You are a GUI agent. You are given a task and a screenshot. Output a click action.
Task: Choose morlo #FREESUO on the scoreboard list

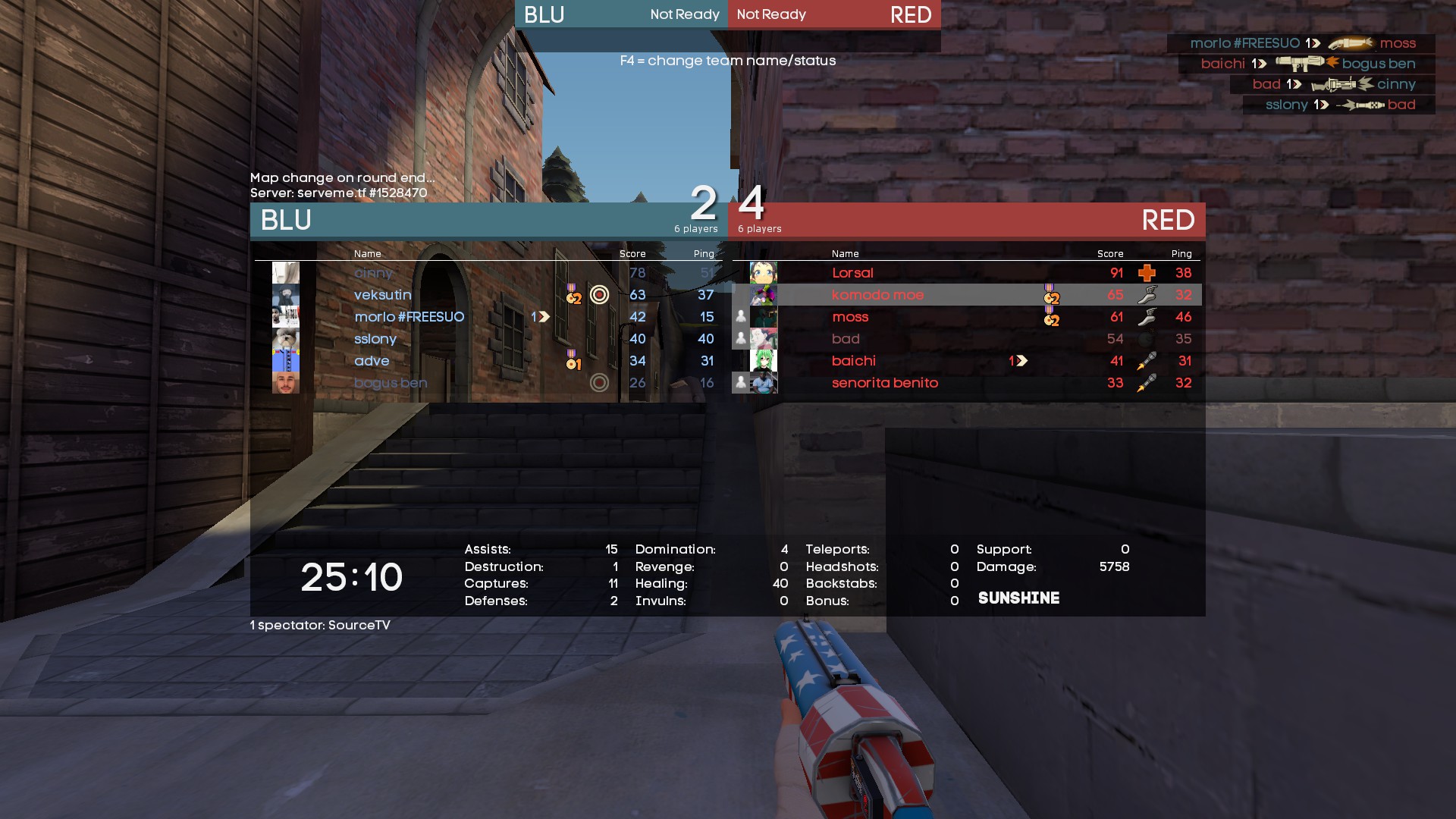point(409,317)
